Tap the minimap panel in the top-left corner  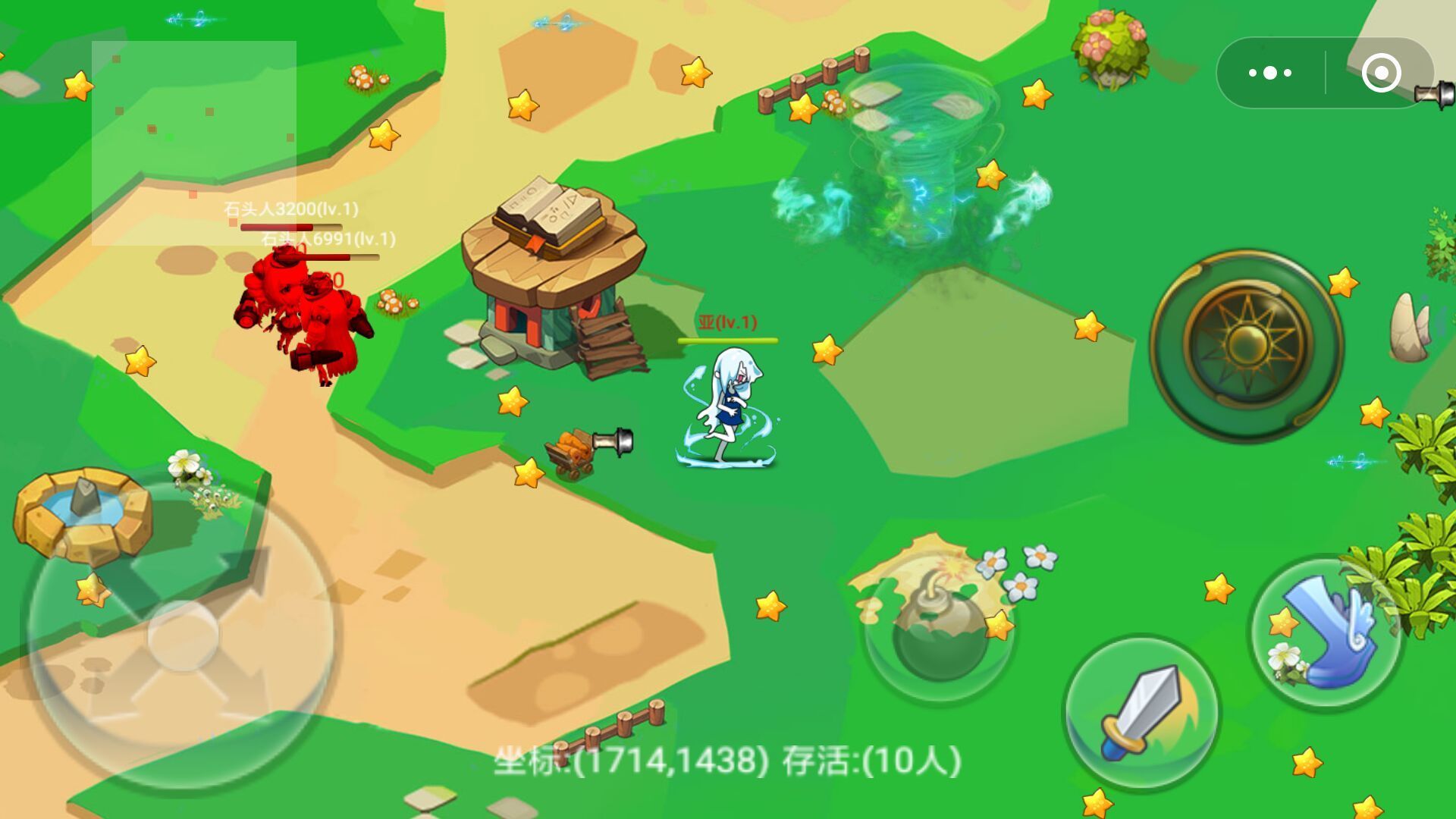tap(193, 144)
